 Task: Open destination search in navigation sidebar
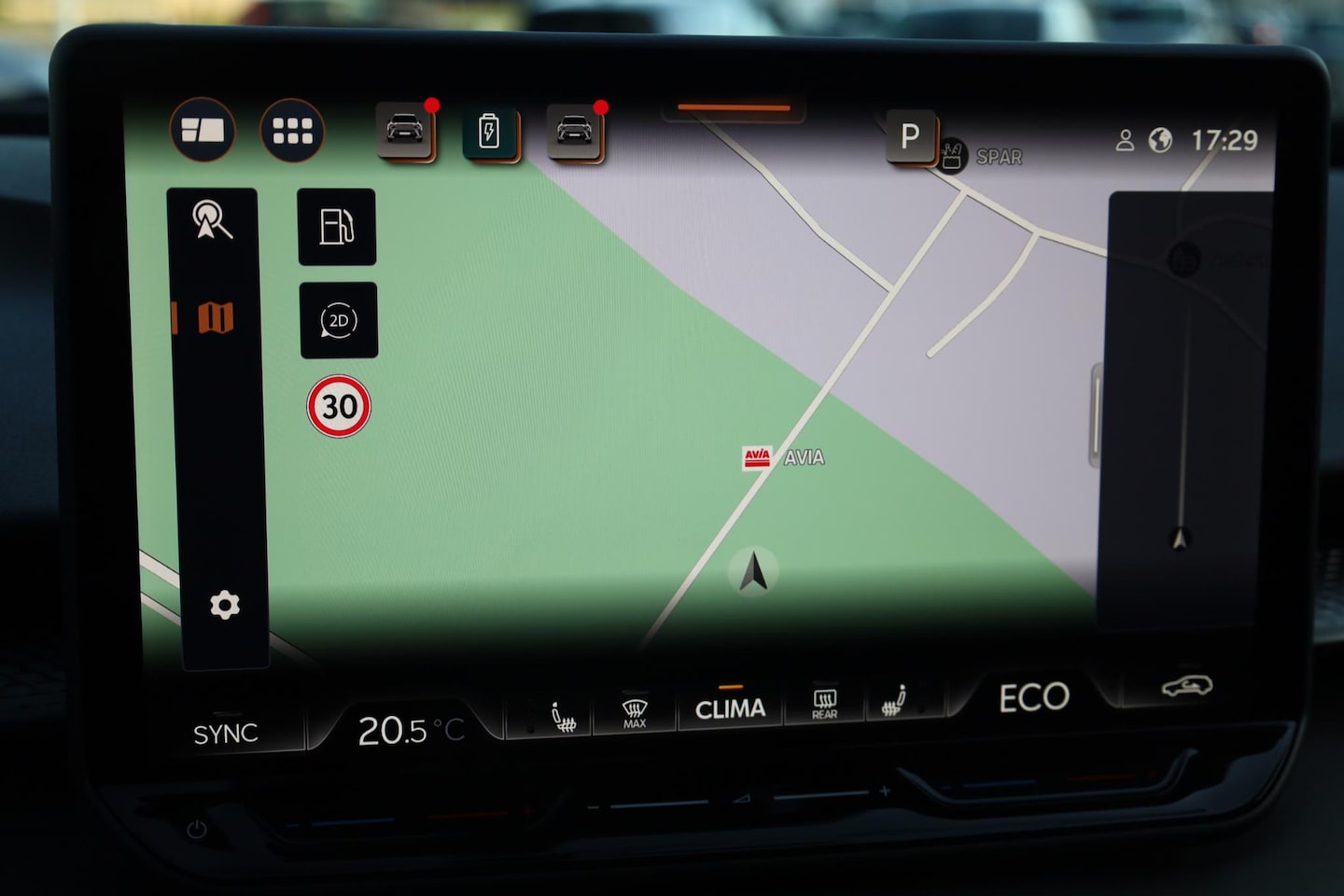(x=212, y=221)
